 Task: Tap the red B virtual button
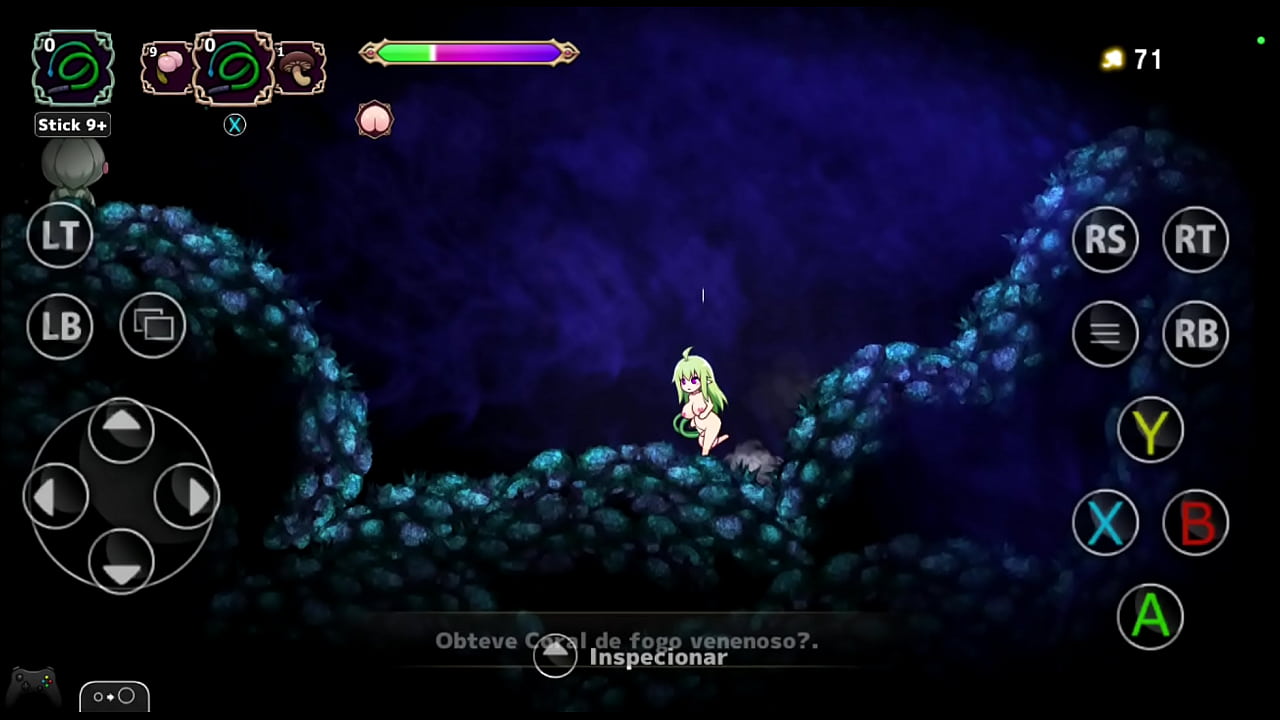tap(1196, 522)
